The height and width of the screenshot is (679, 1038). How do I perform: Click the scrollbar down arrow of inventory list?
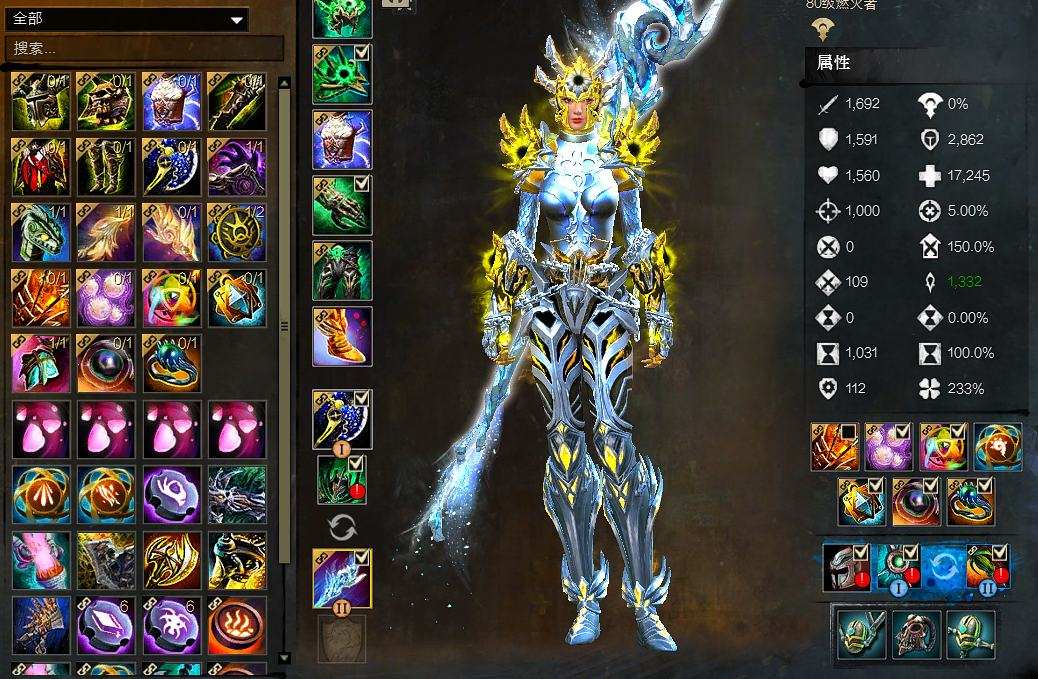(285, 658)
